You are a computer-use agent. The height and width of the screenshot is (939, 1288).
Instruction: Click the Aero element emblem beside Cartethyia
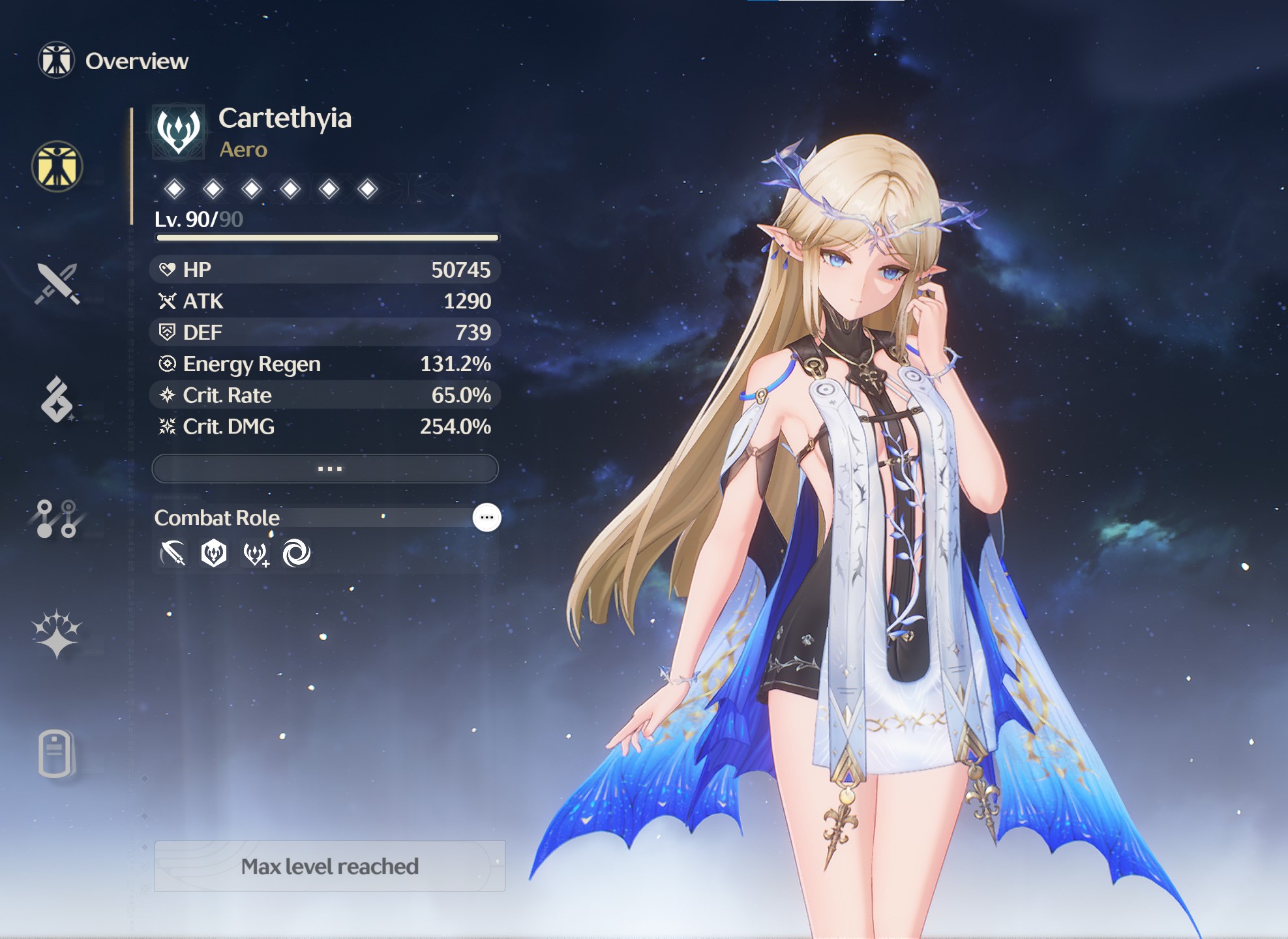pyautogui.click(x=179, y=132)
